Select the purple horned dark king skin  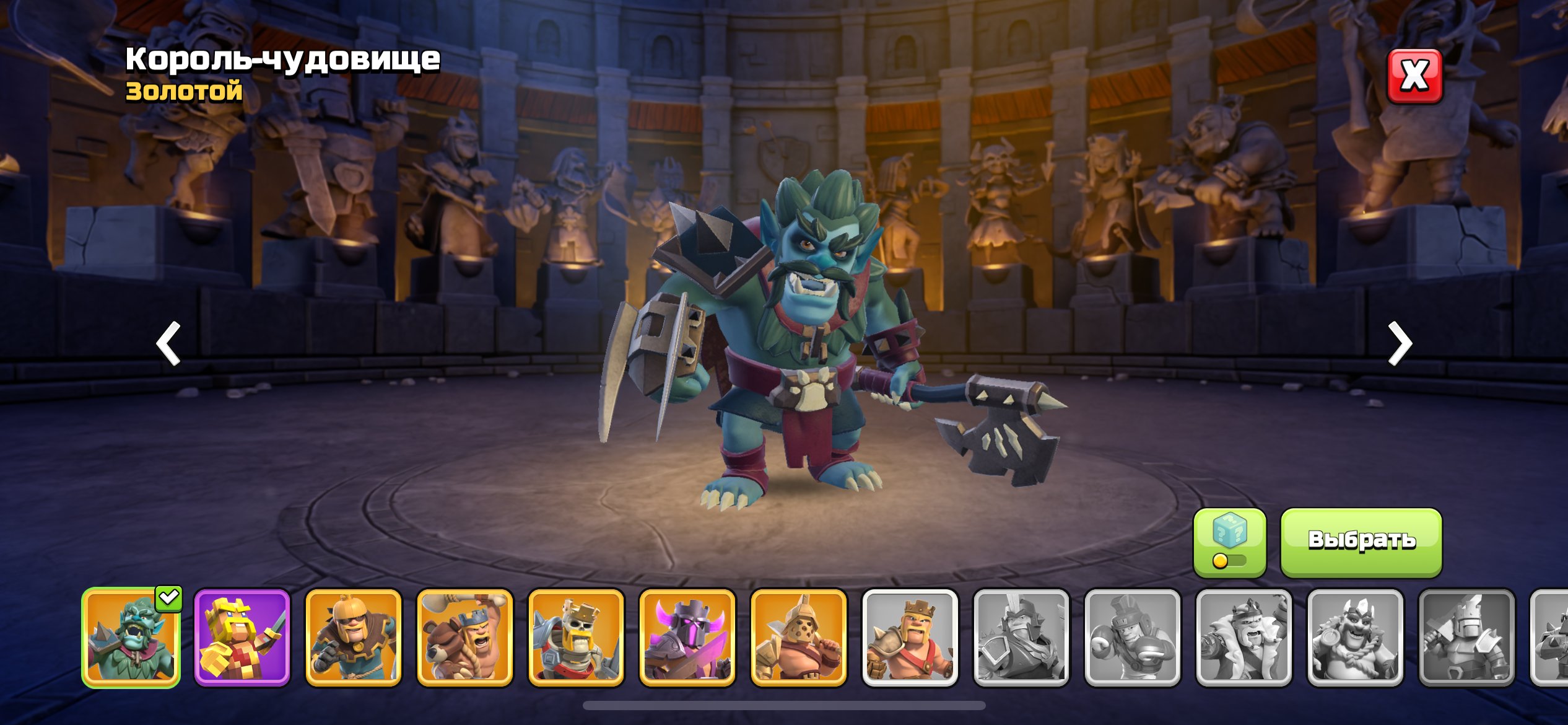[687, 638]
